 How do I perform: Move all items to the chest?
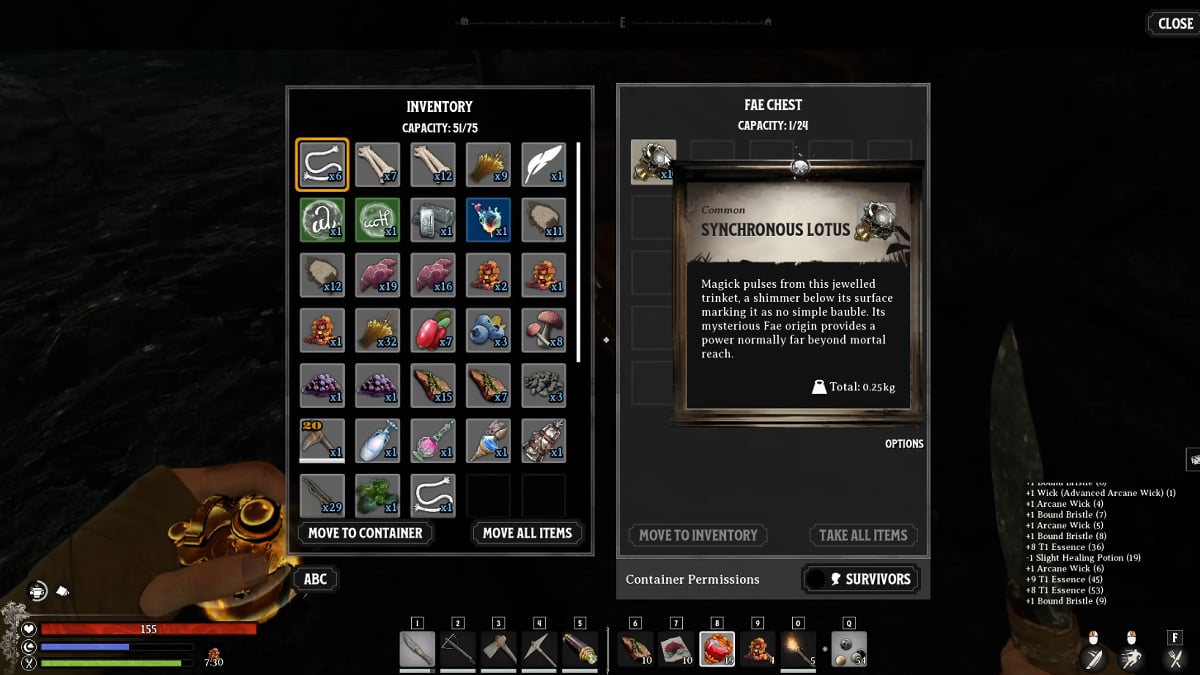click(527, 533)
